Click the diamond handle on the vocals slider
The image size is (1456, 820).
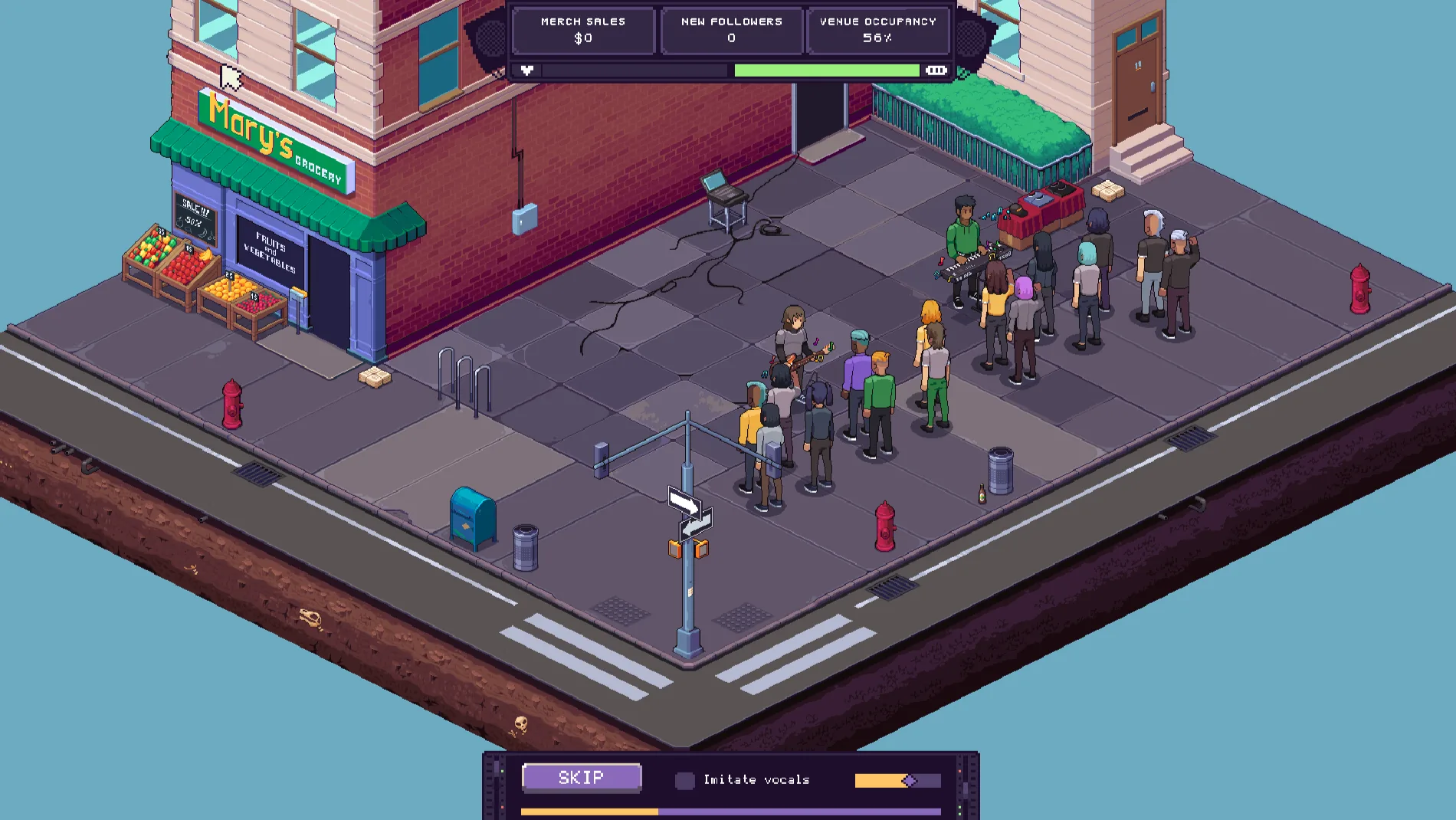[x=910, y=779]
